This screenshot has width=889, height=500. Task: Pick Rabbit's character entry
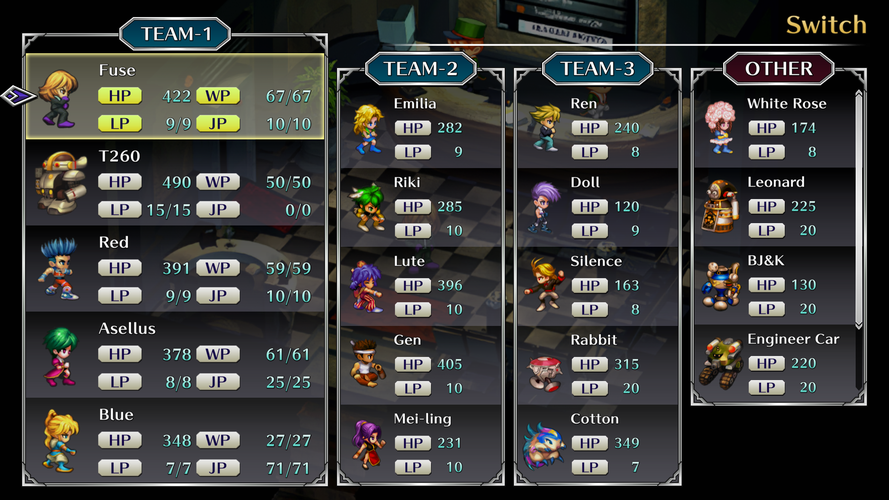coord(597,363)
